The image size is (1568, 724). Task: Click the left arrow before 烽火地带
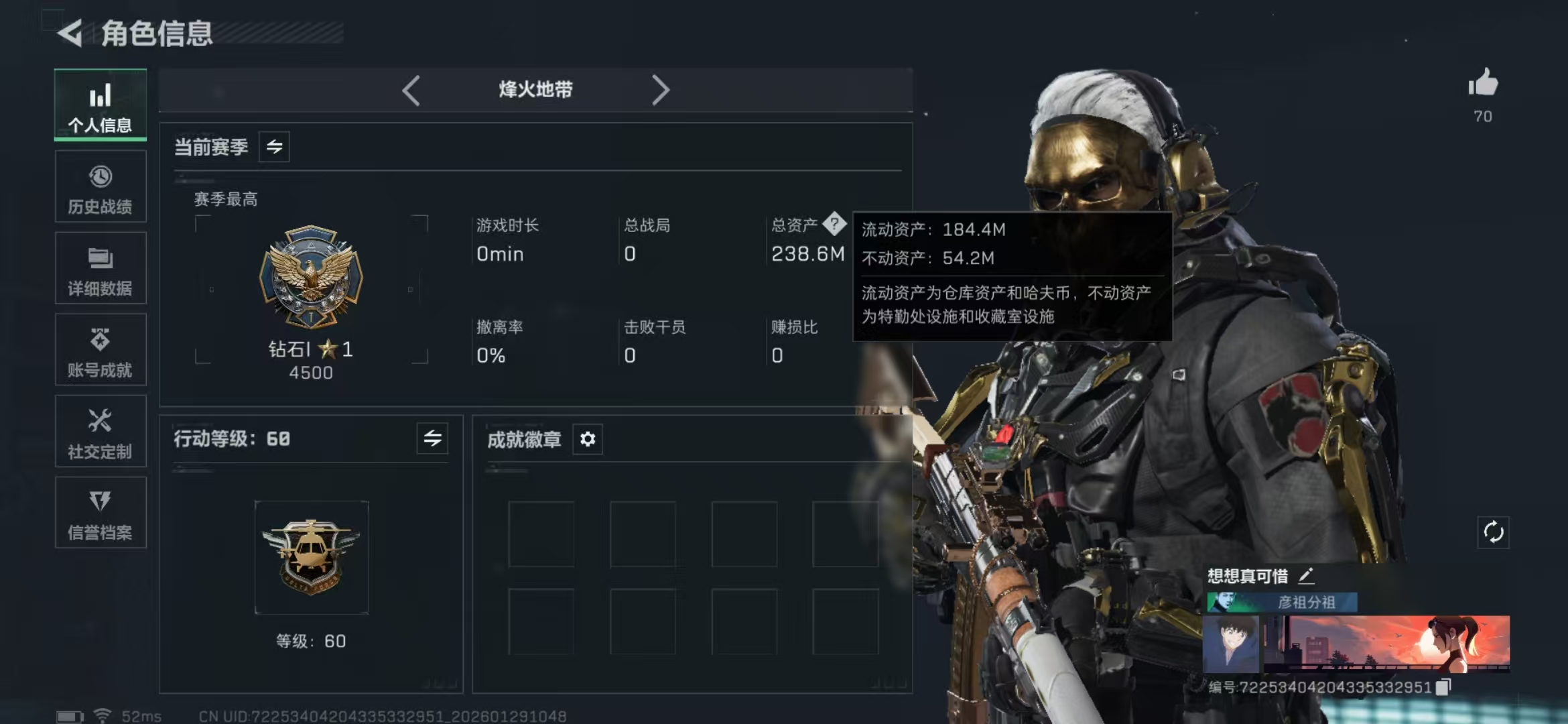pos(411,88)
